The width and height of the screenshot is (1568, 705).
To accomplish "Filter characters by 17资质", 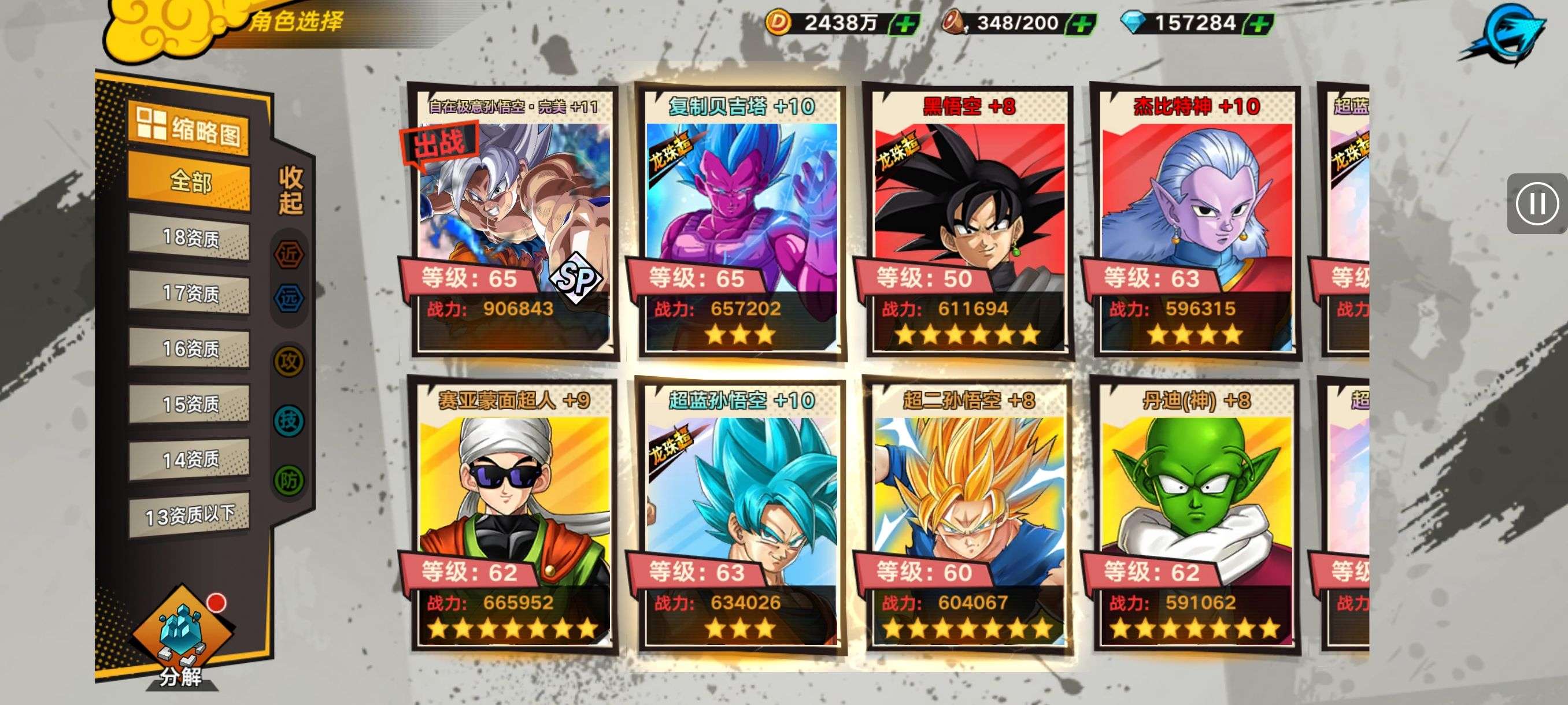I will click(x=189, y=293).
